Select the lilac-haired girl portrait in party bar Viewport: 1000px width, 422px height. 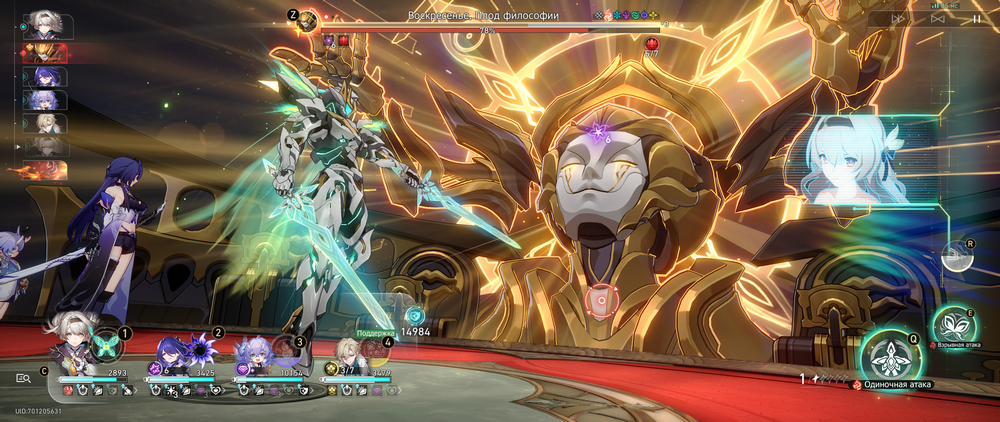click(x=252, y=355)
